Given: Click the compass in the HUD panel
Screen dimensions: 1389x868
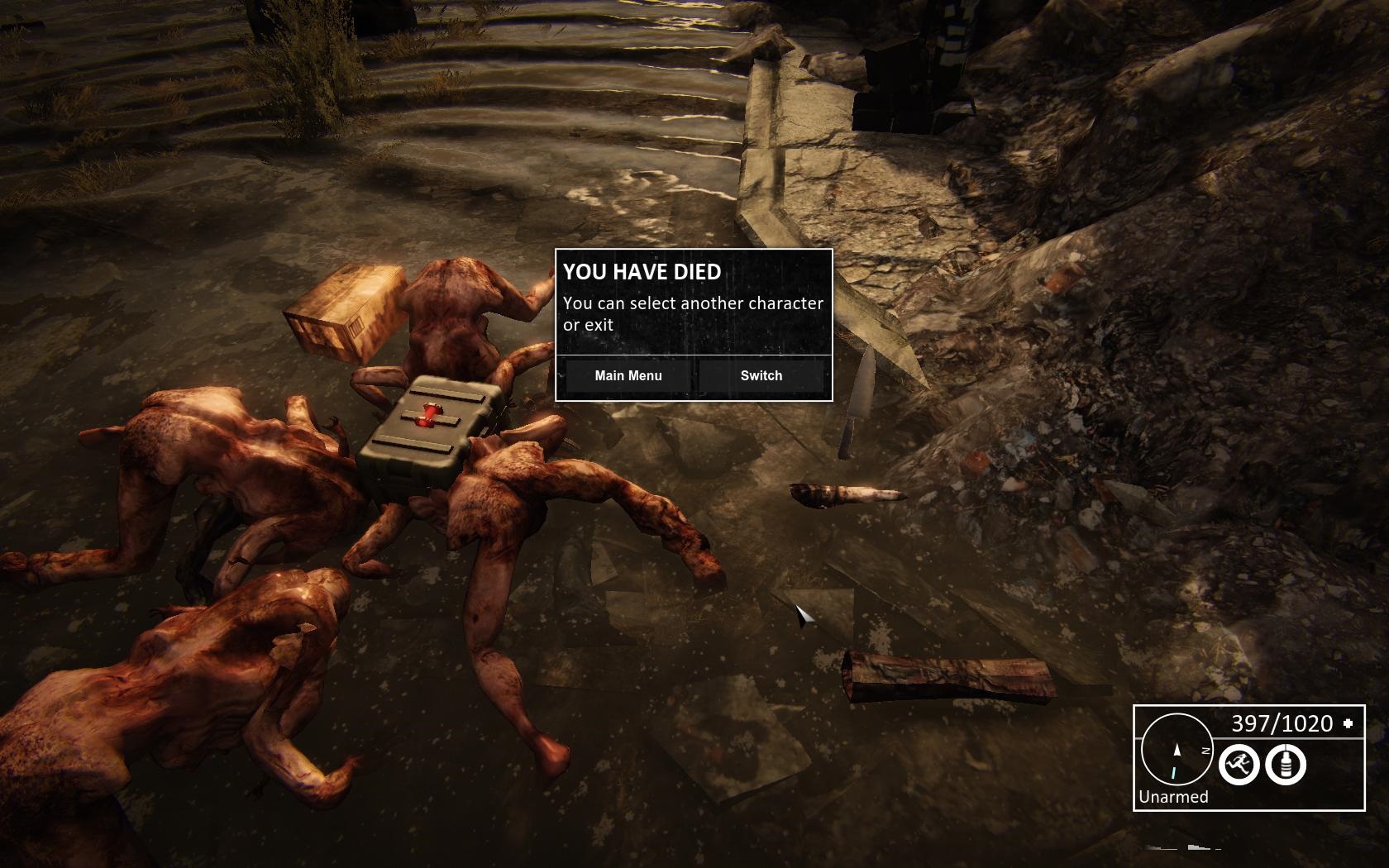Looking at the screenshot, I should click(x=1177, y=750).
